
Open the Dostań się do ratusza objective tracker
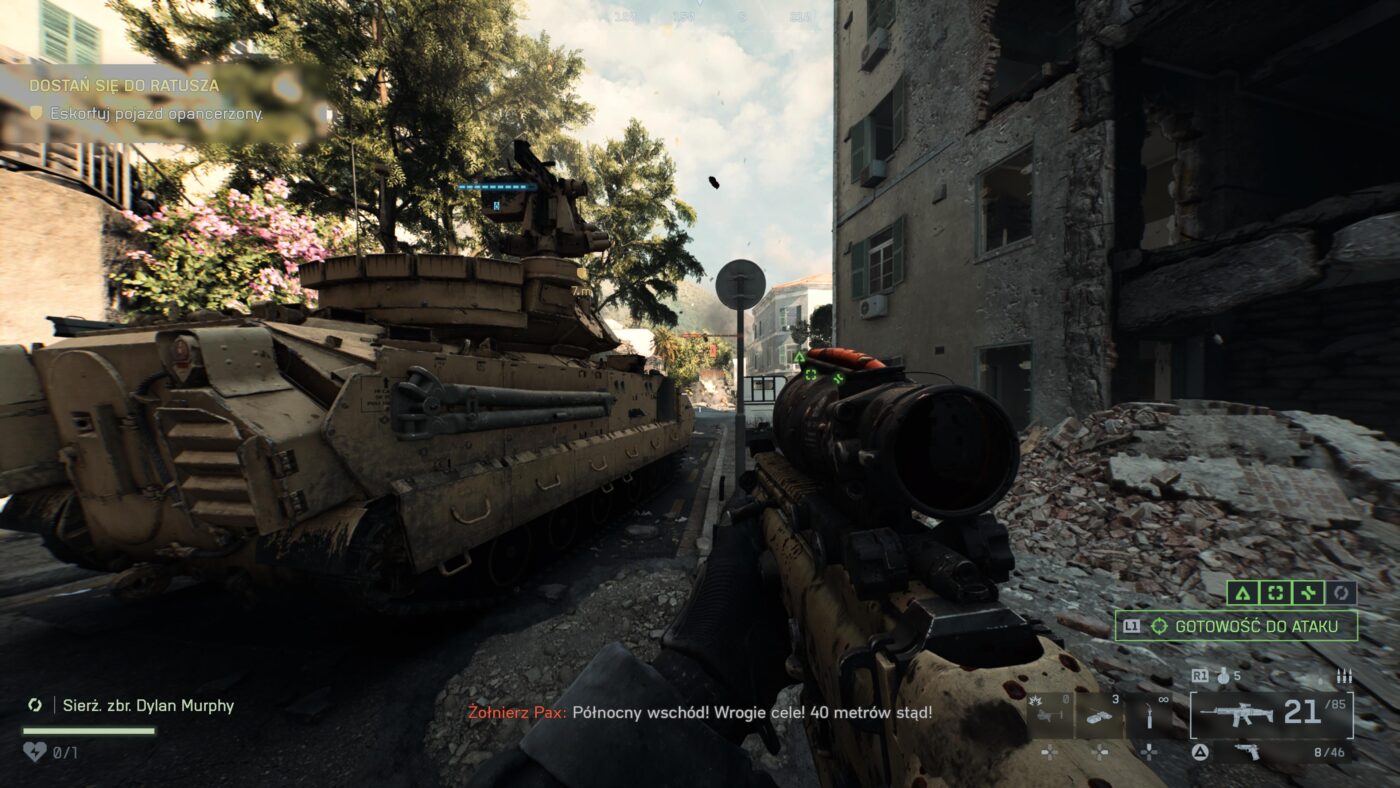point(124,86)
